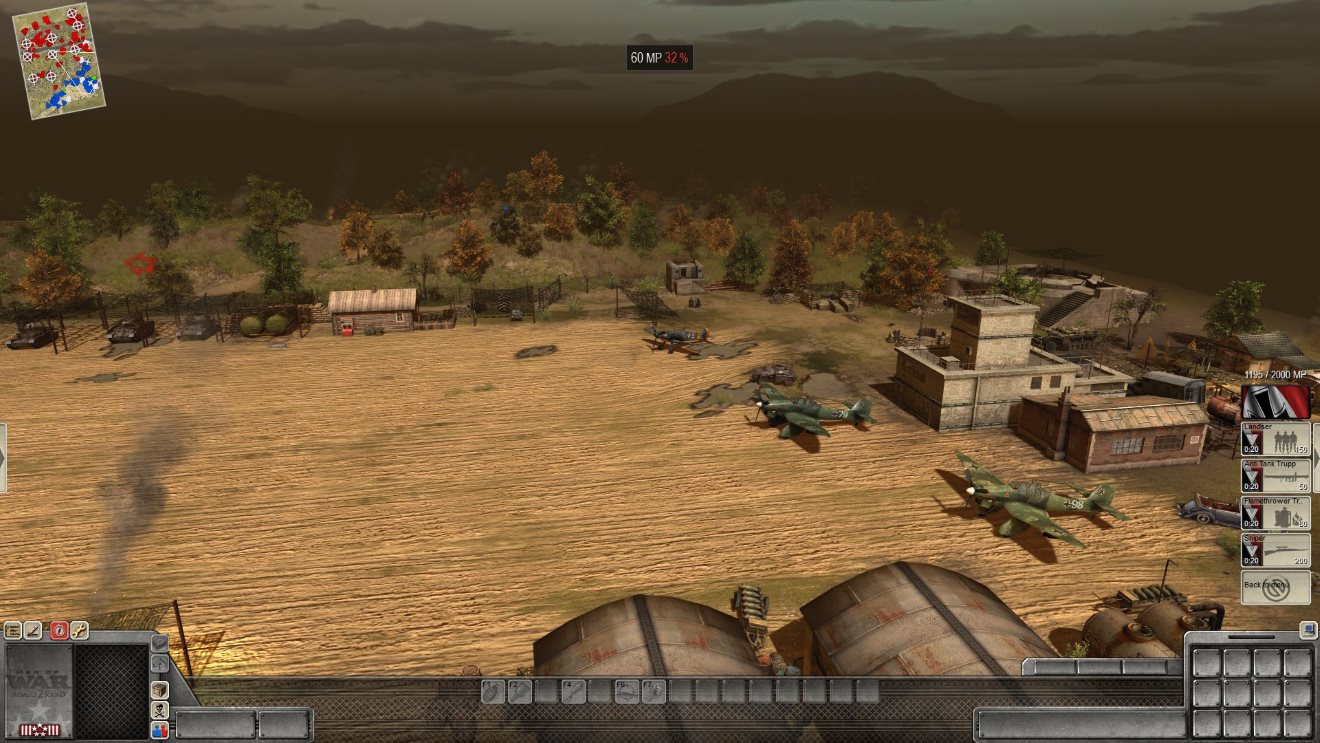Use the F7 hotbar slot
Image resolution: width=1320 pixels, height=743 pixels.
(653, 691)
